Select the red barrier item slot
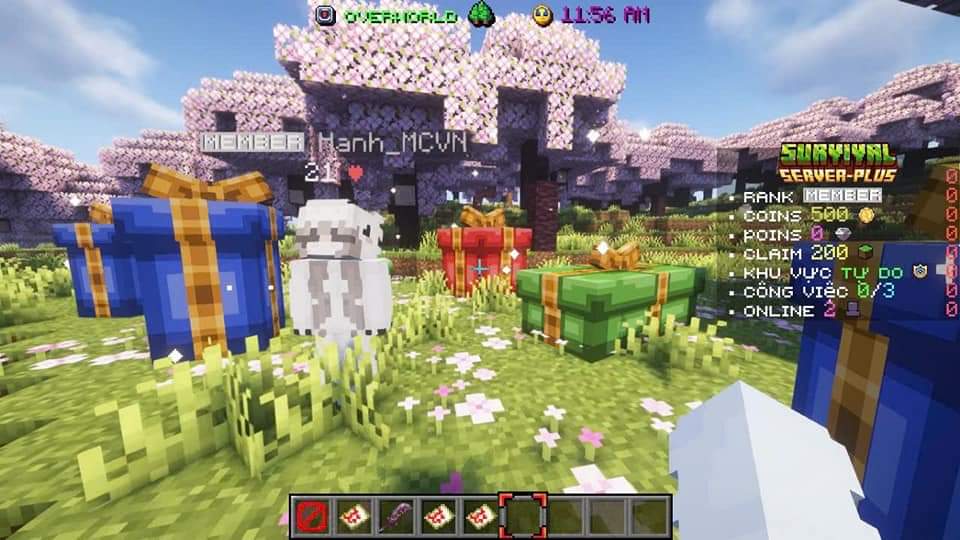This screenshot has width=960, height=540. (x=310, y=516)
